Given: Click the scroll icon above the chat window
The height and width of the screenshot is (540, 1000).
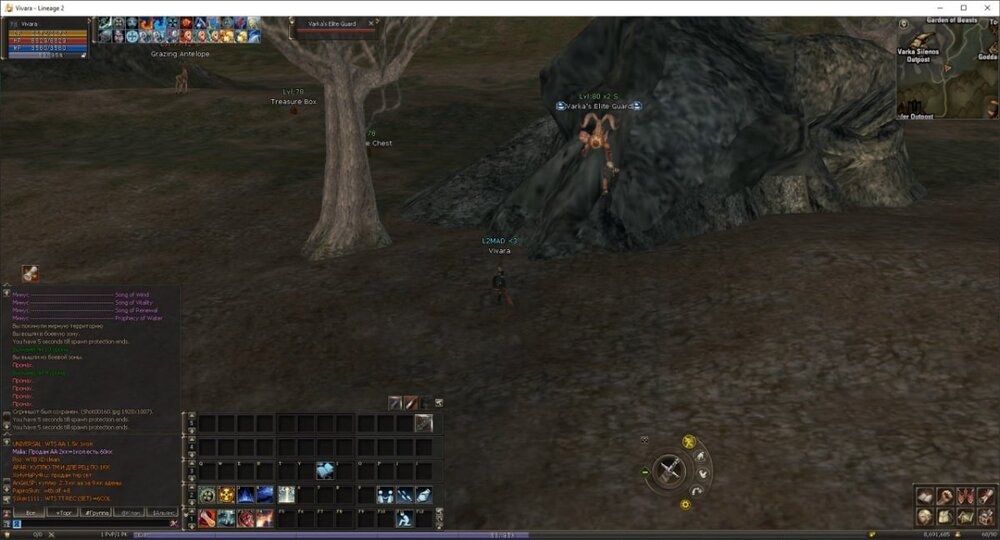Looking at the screenshot, I should coord(30,273).
